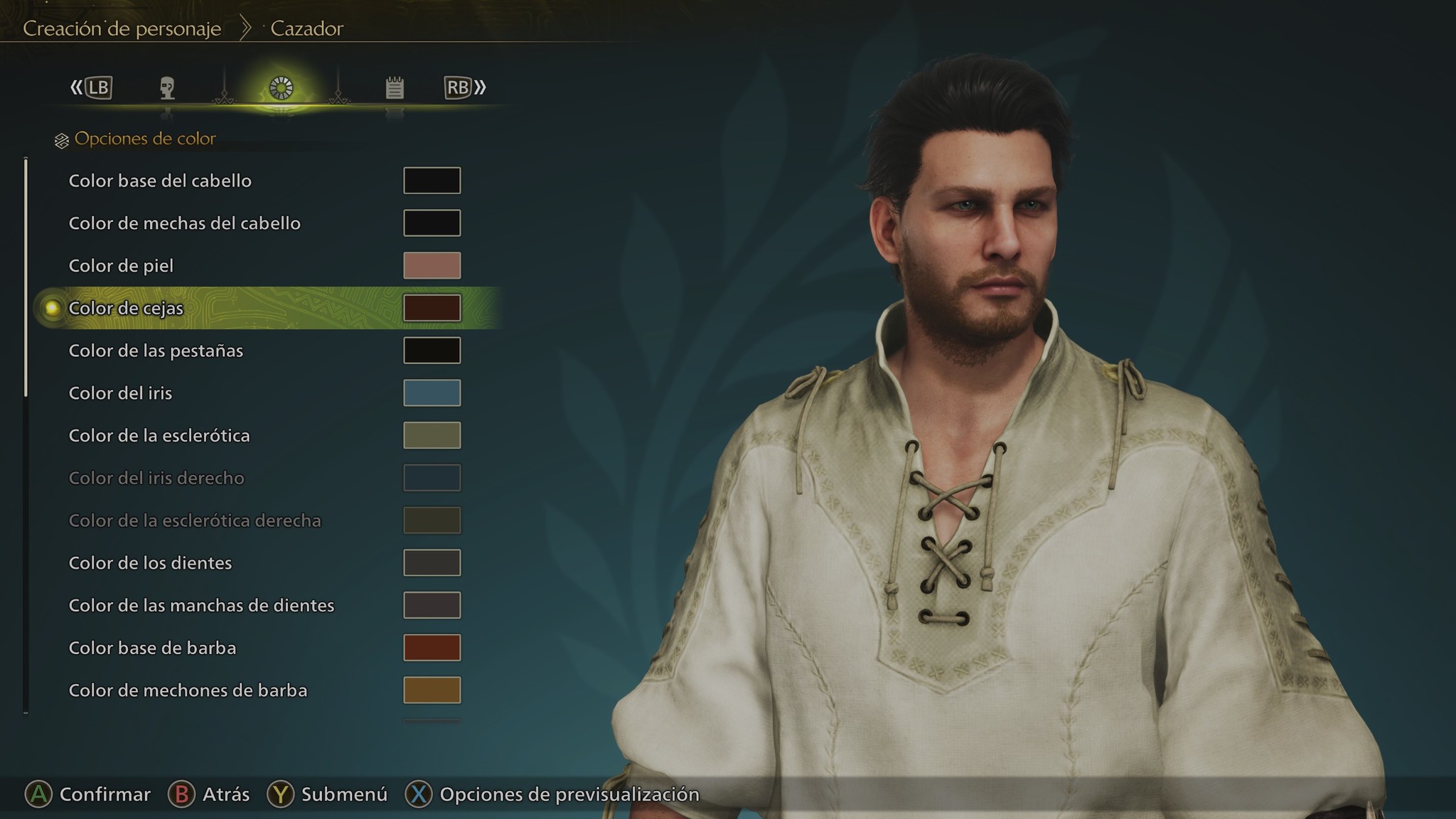The image size is (1456, 819).
Task: Click the blue iris color swatch
Action: point(432,393)
